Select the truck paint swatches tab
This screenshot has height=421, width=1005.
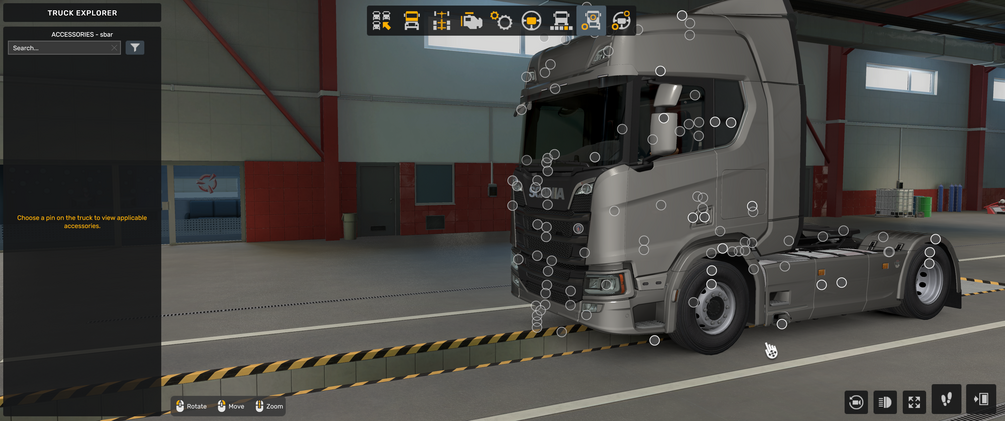point(562,21)
